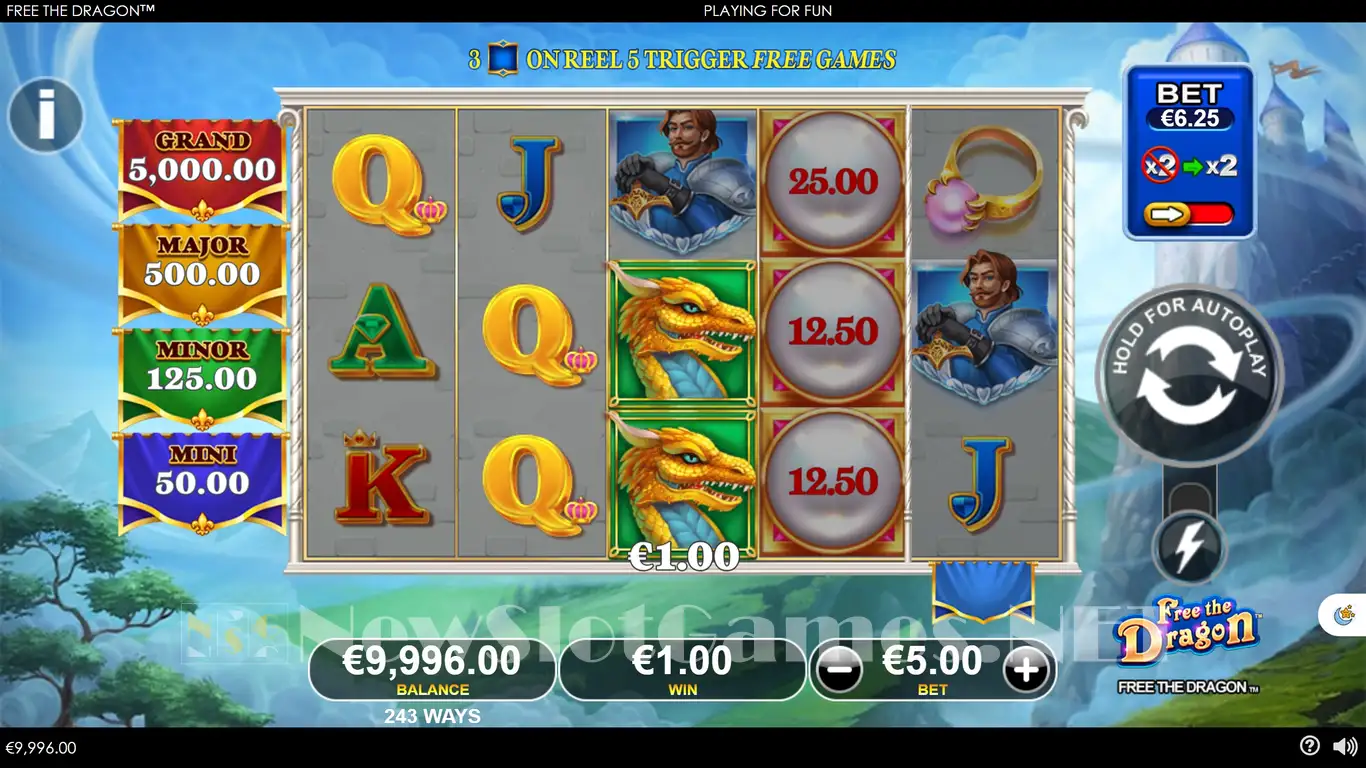Viewport: 1366px width, 768px height.
Task: Toggle the x2 extra bet switch
Action: pyautogui.click(x=1189, y=213)
